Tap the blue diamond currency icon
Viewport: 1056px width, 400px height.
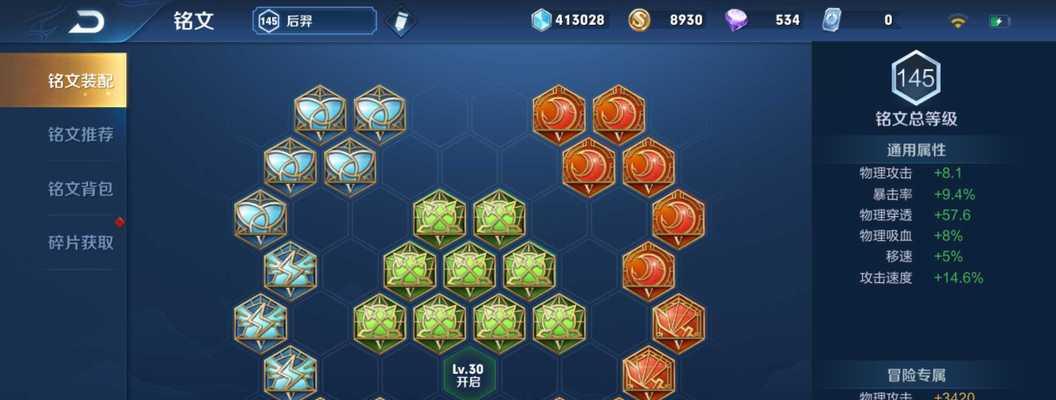point(541,20)
